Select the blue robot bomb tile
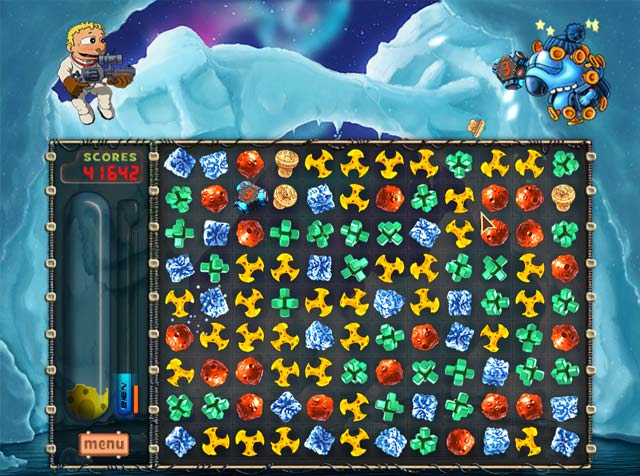The width and height of the screenshot is (640, 476). [250, 197]
